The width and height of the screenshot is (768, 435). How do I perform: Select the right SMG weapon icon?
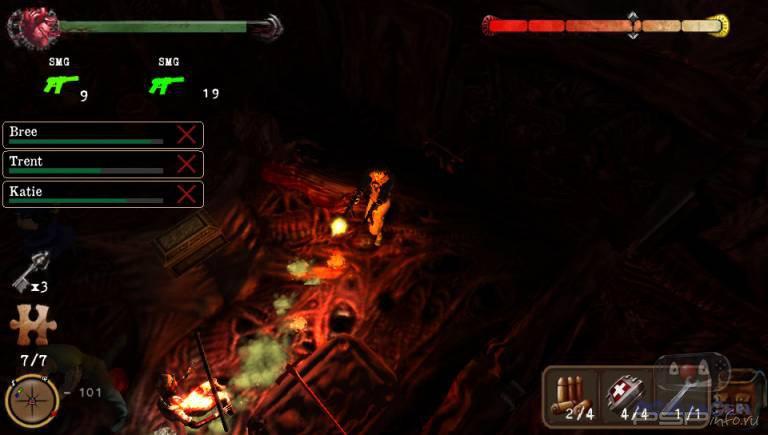click(x=167, y=85)
